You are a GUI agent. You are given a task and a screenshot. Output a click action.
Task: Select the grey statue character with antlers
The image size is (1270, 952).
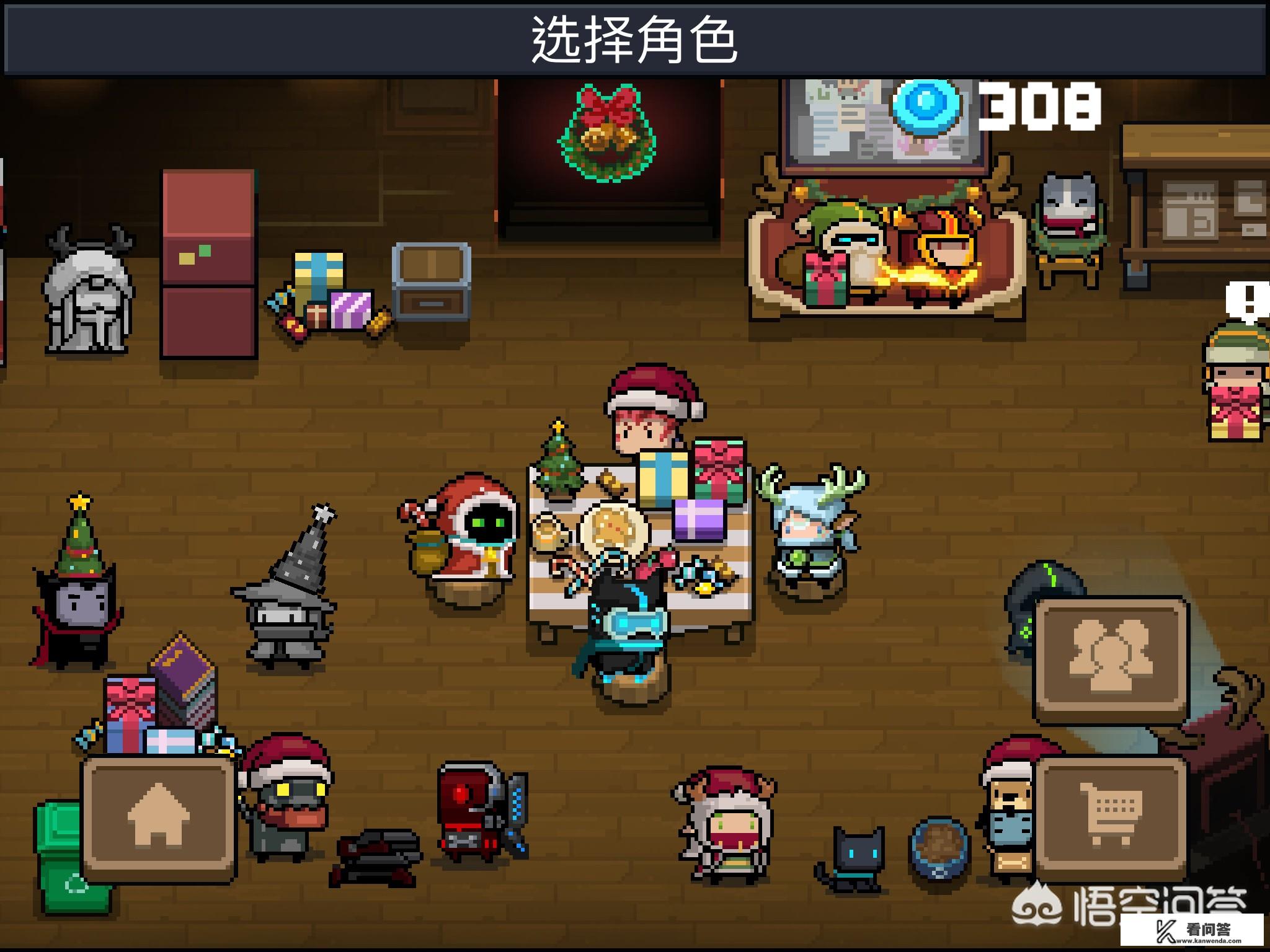click(91, 291)
